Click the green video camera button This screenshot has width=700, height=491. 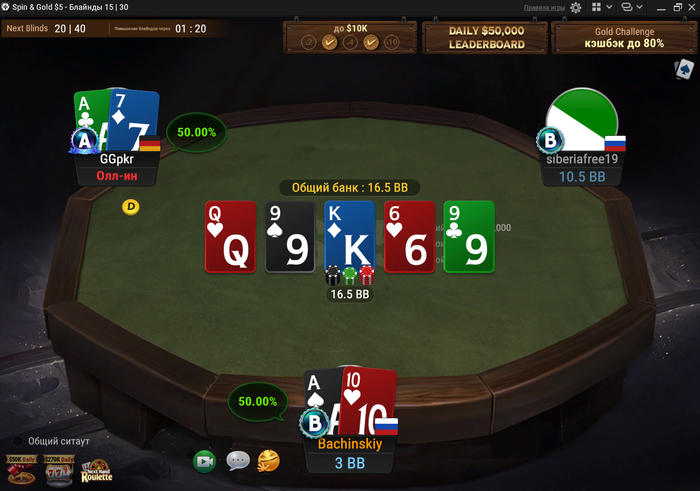205,461
